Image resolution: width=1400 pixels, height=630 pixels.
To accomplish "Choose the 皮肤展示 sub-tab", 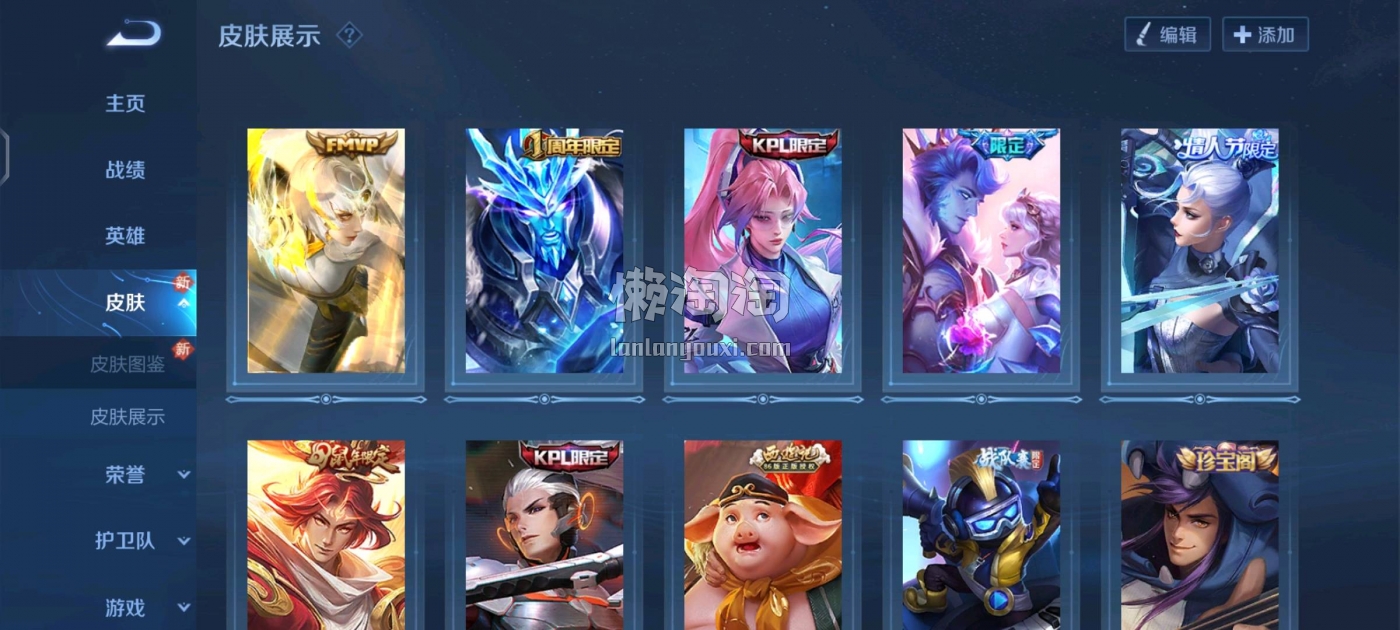I will pyautogui.click(x=128, y=417).
